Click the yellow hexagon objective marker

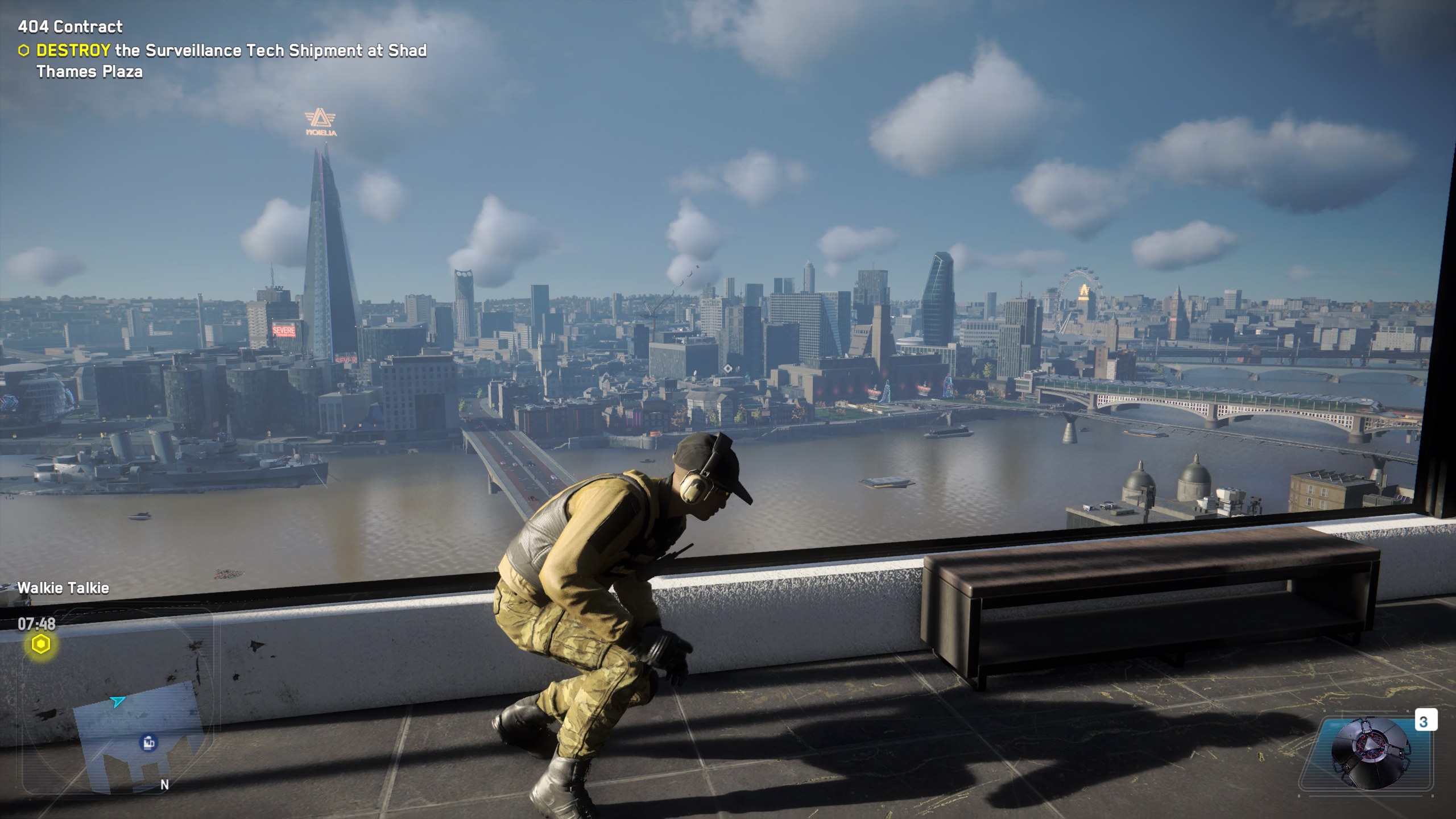40,644
